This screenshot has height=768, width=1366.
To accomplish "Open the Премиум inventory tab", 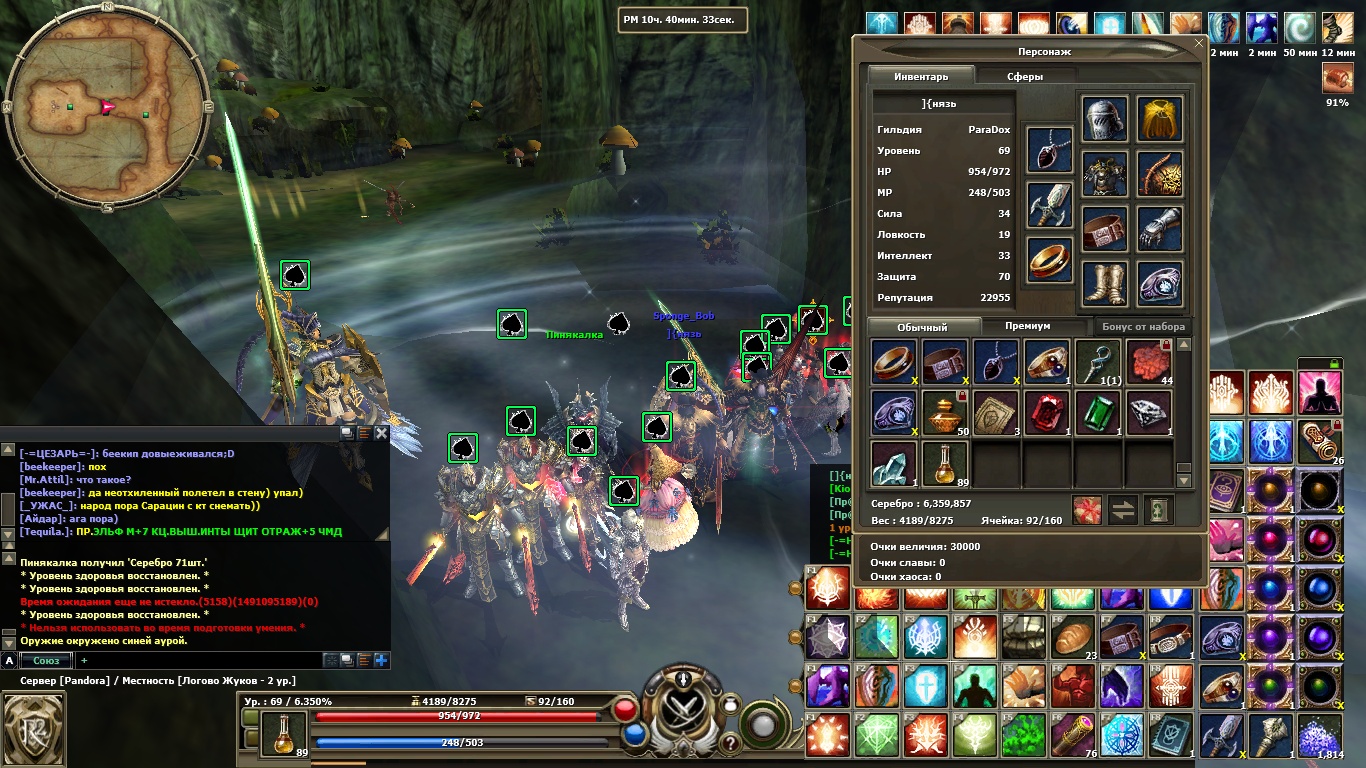I will 1027,326.
